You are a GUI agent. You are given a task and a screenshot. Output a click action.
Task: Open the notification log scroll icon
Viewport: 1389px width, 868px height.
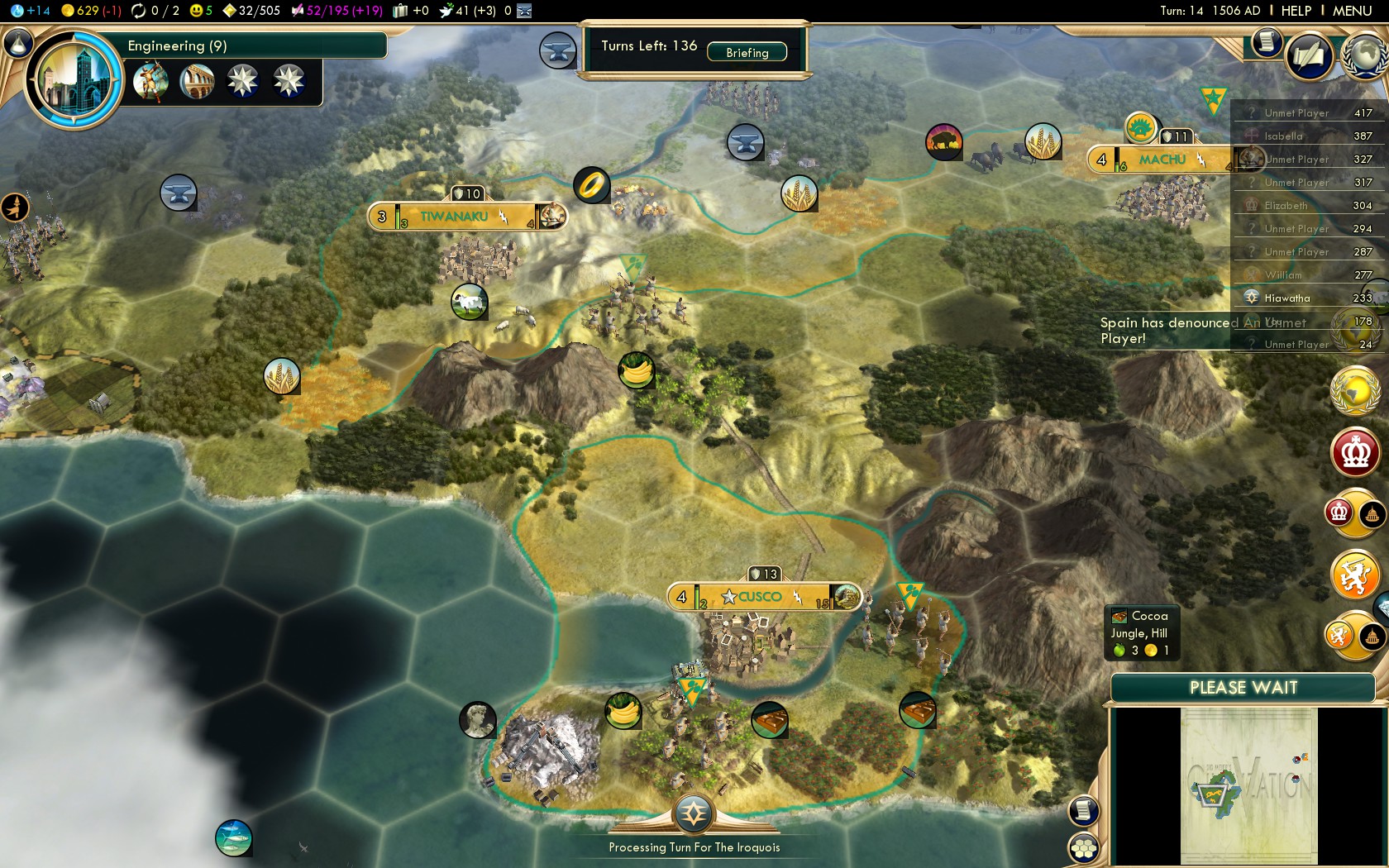coord(1266,41)
